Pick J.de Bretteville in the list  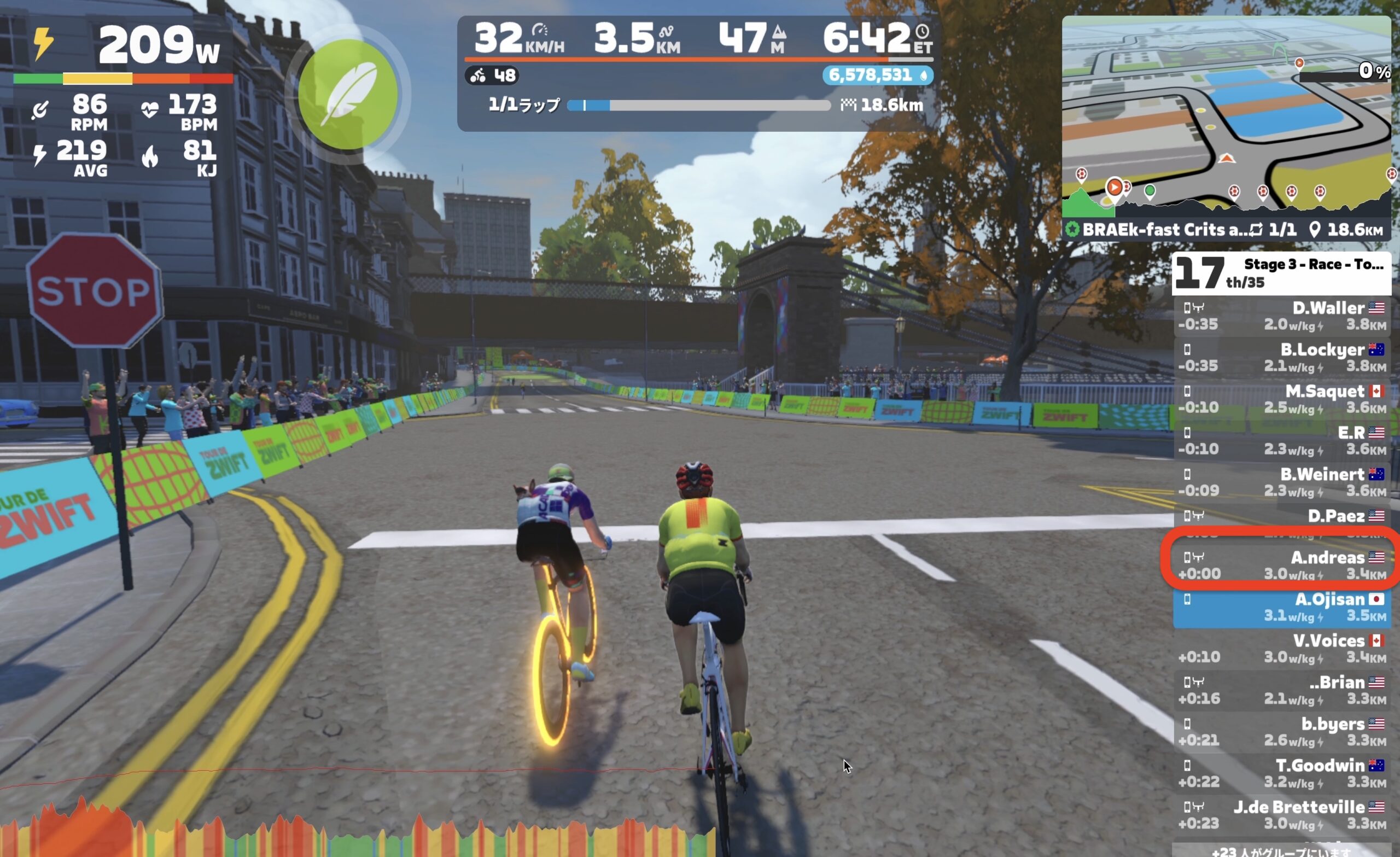point(1282,814)
